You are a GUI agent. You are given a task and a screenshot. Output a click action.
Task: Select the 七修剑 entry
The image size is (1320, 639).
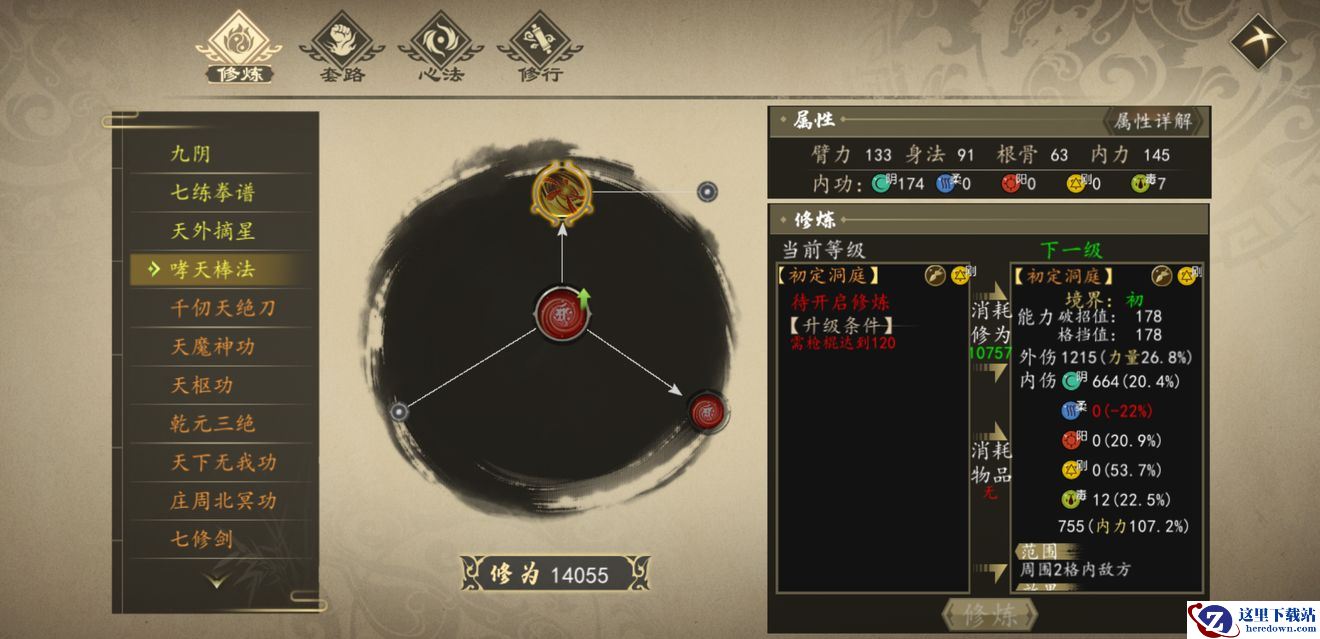tap(202, 539)
